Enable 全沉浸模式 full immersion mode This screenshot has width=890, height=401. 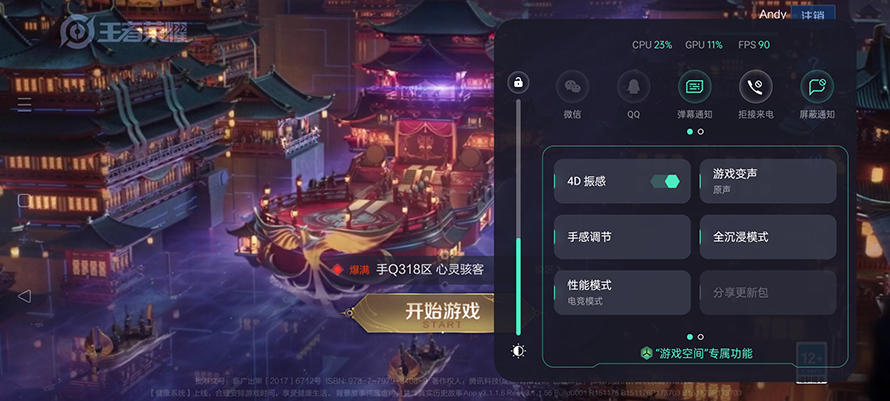tap(768, 237)
